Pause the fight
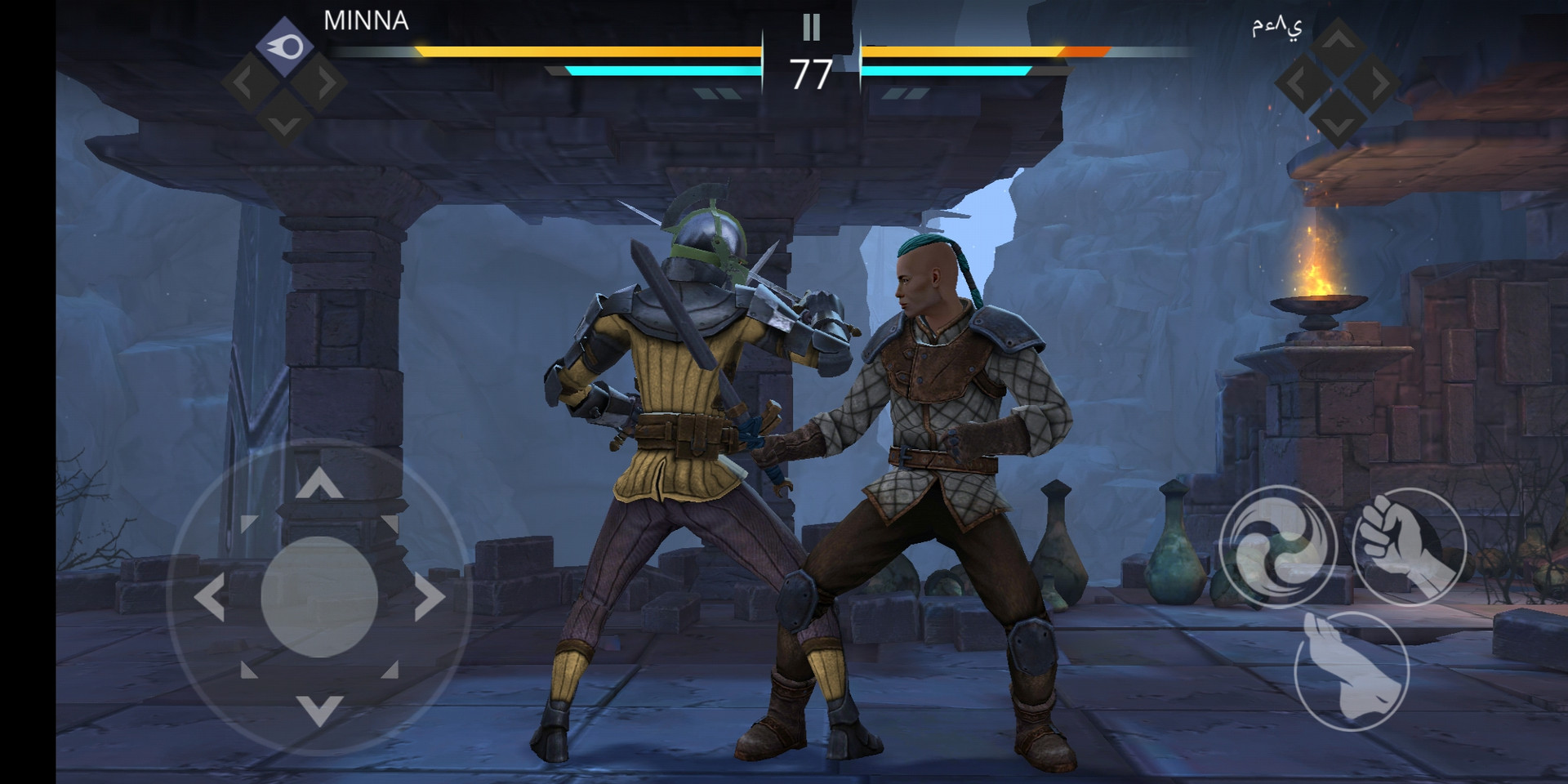The image size is (1568, 784). pos(811,28)
